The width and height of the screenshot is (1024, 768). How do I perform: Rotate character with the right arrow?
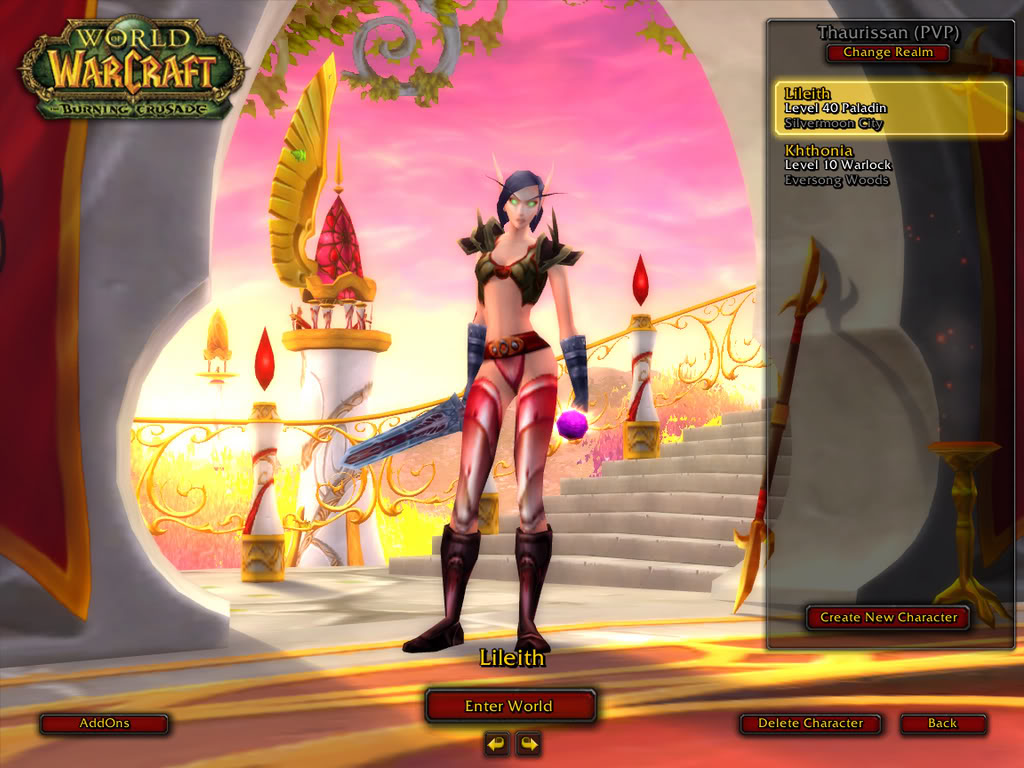528,743
